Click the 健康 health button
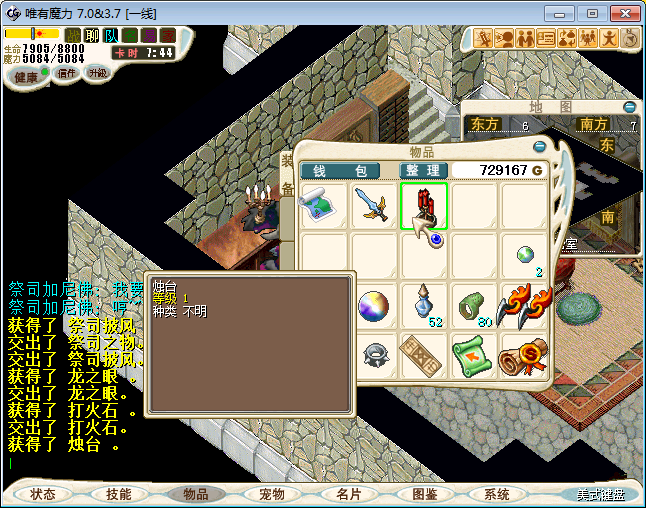 click(x=27, y=77)
